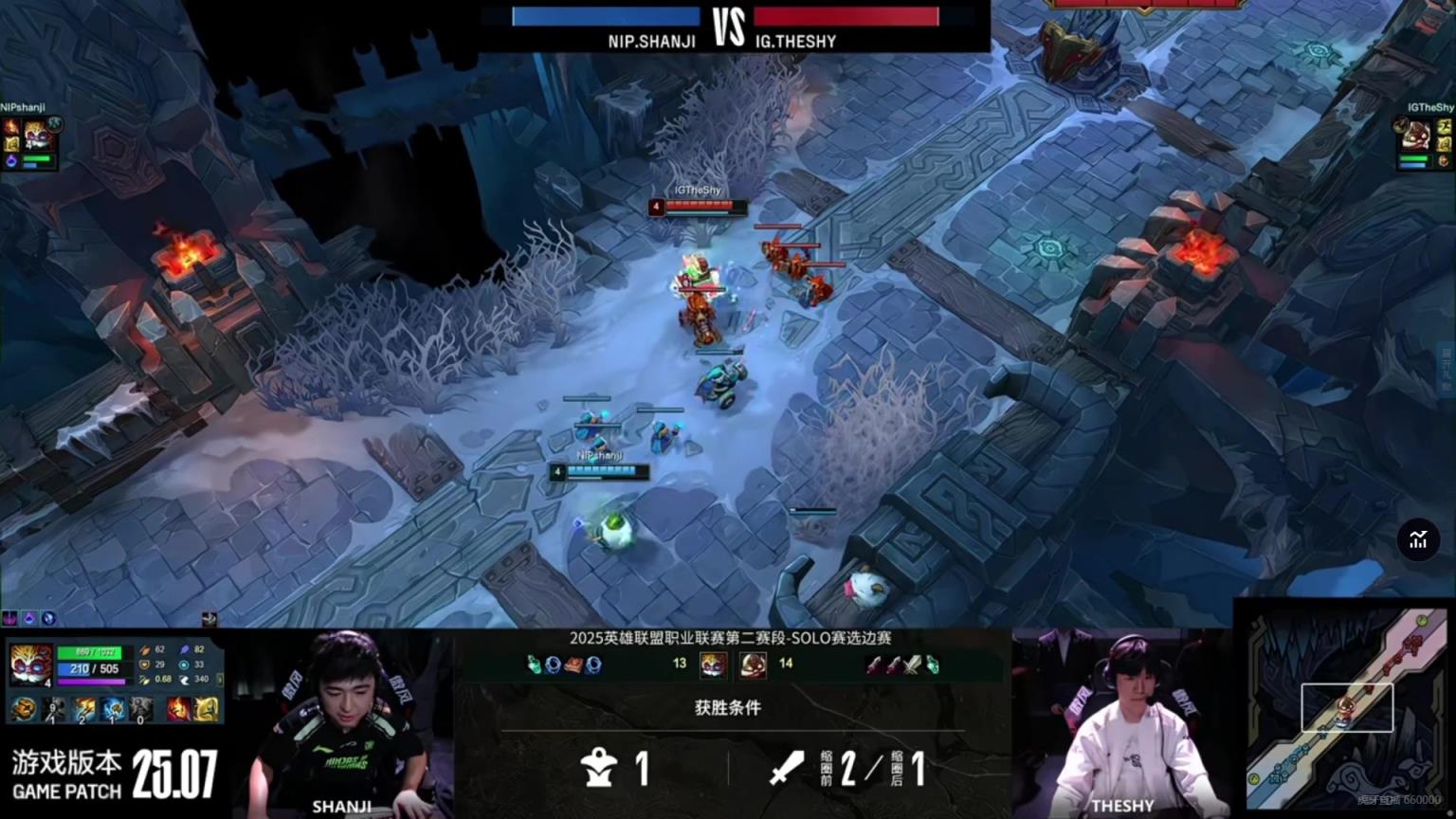Image resolution: width=1456 pixels, height=819 pixels.
Task: Activate the Ignite summoner spell icon
Action: tap(178, 708)
